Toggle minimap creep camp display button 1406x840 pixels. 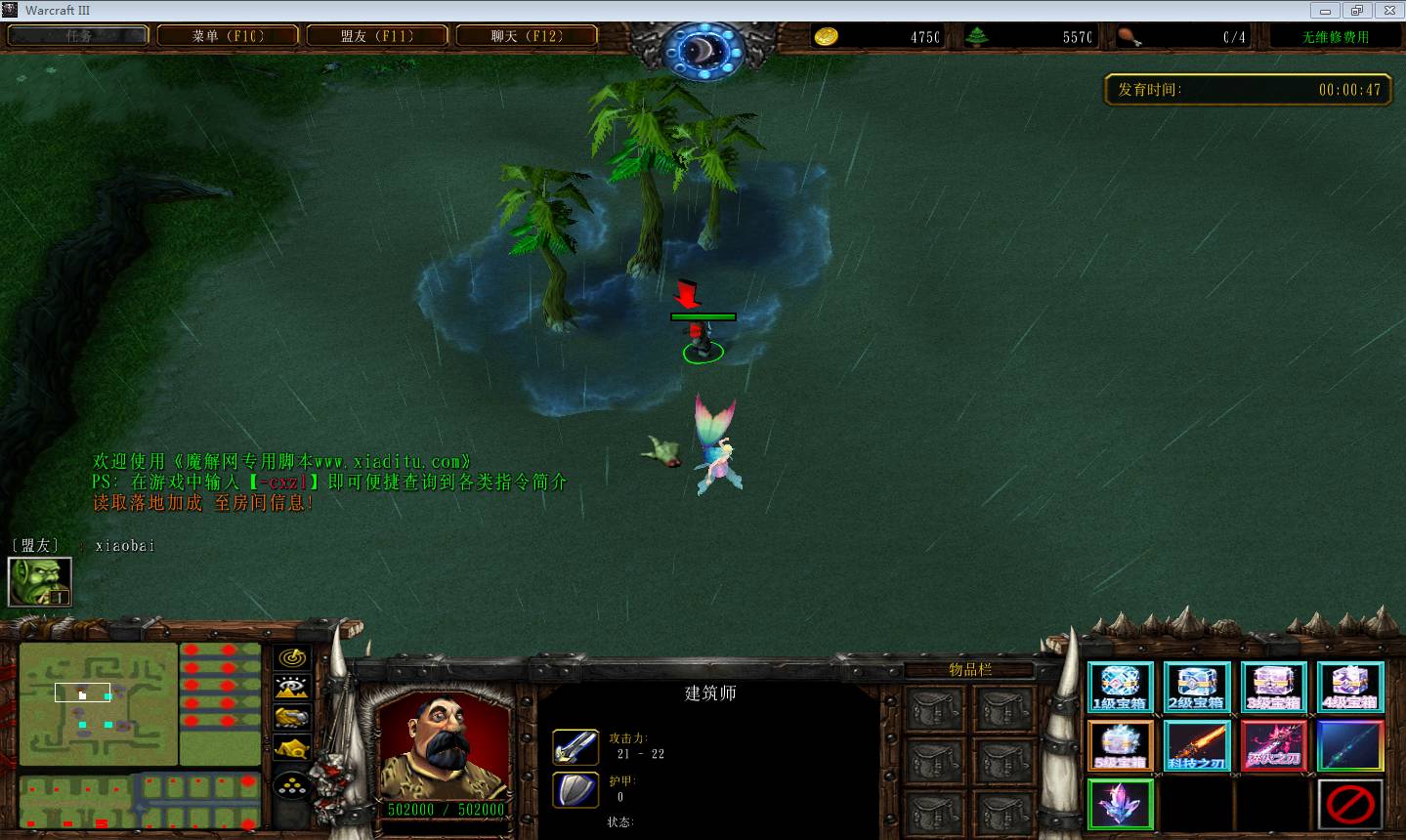click(x=292, y=749)
